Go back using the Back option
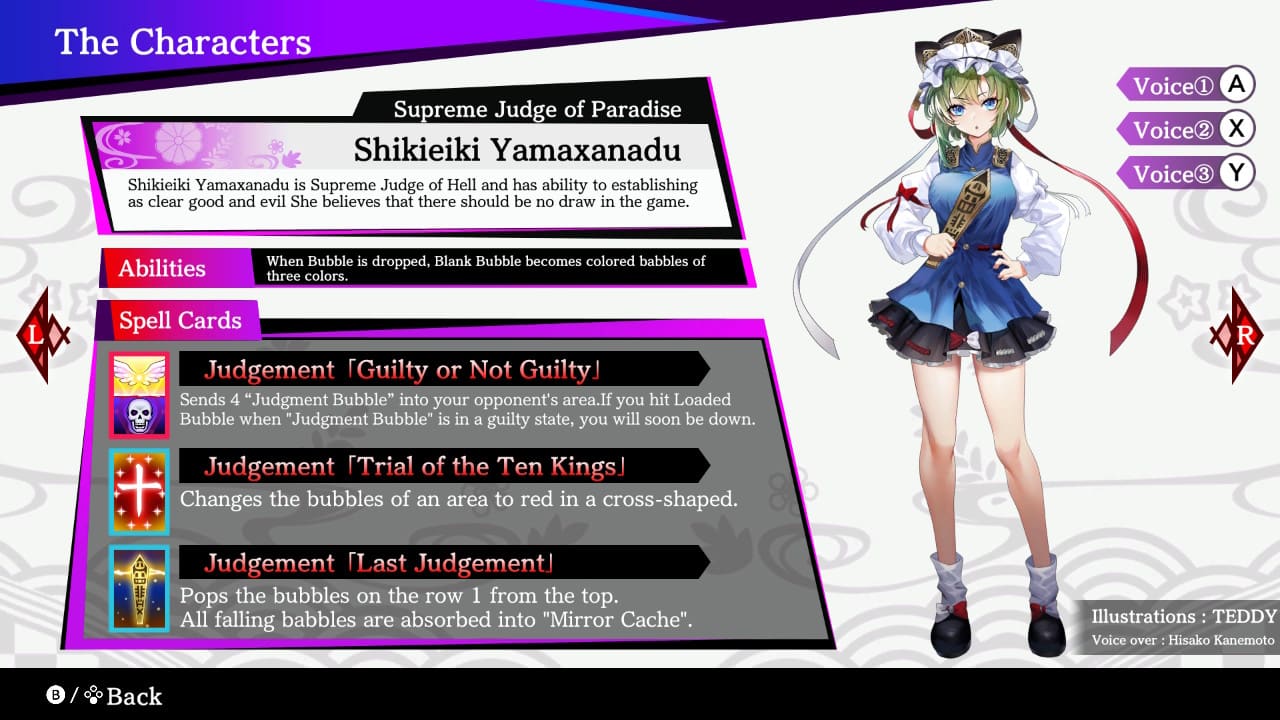The width and height of the screenshot is (1280, 720). [135, 696]
